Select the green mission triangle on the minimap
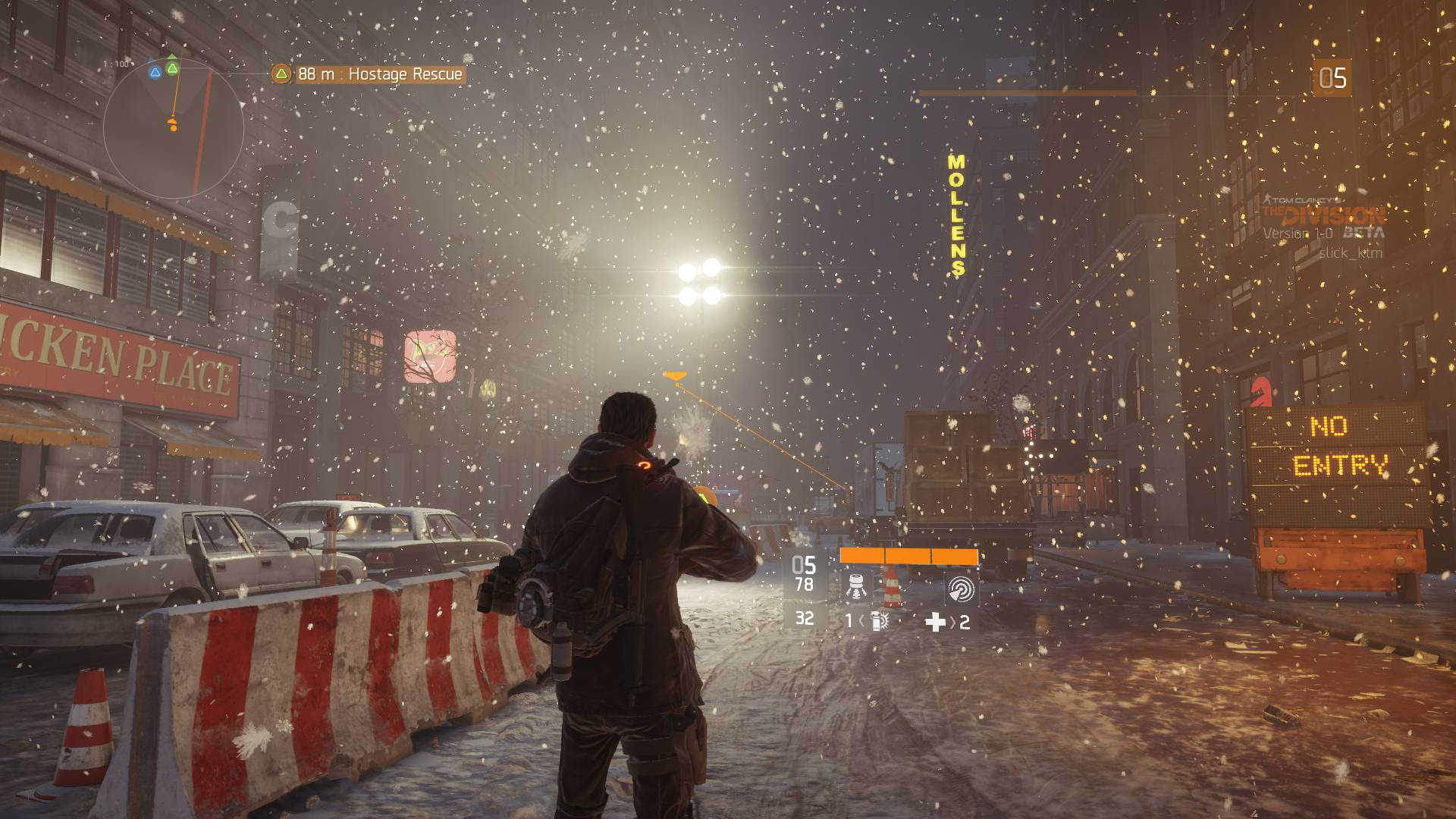Image resolution: width=1456 pixels, height=819 pixels. 172,68
